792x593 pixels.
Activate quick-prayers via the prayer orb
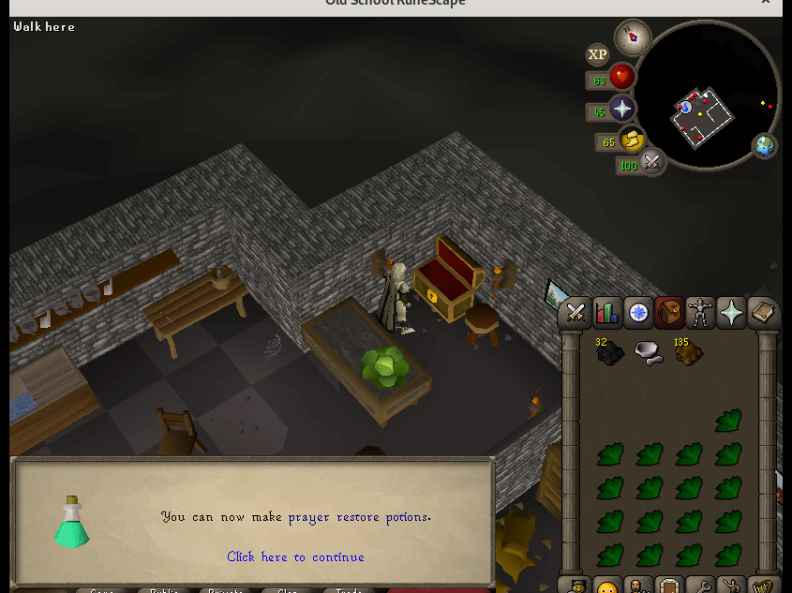click(x=621, y=109)
